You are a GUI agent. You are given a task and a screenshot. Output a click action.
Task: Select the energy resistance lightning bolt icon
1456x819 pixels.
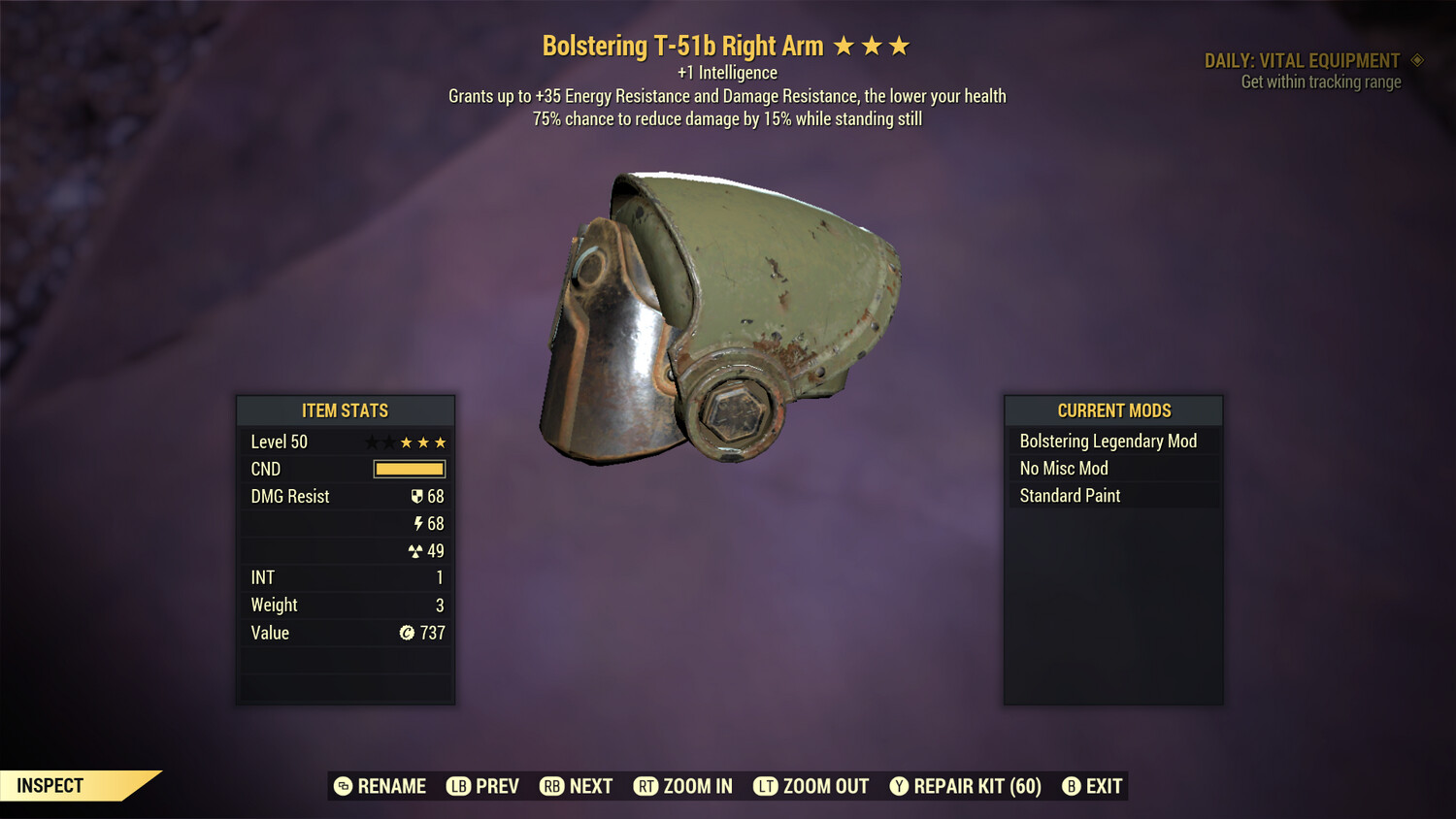[418, 523]
